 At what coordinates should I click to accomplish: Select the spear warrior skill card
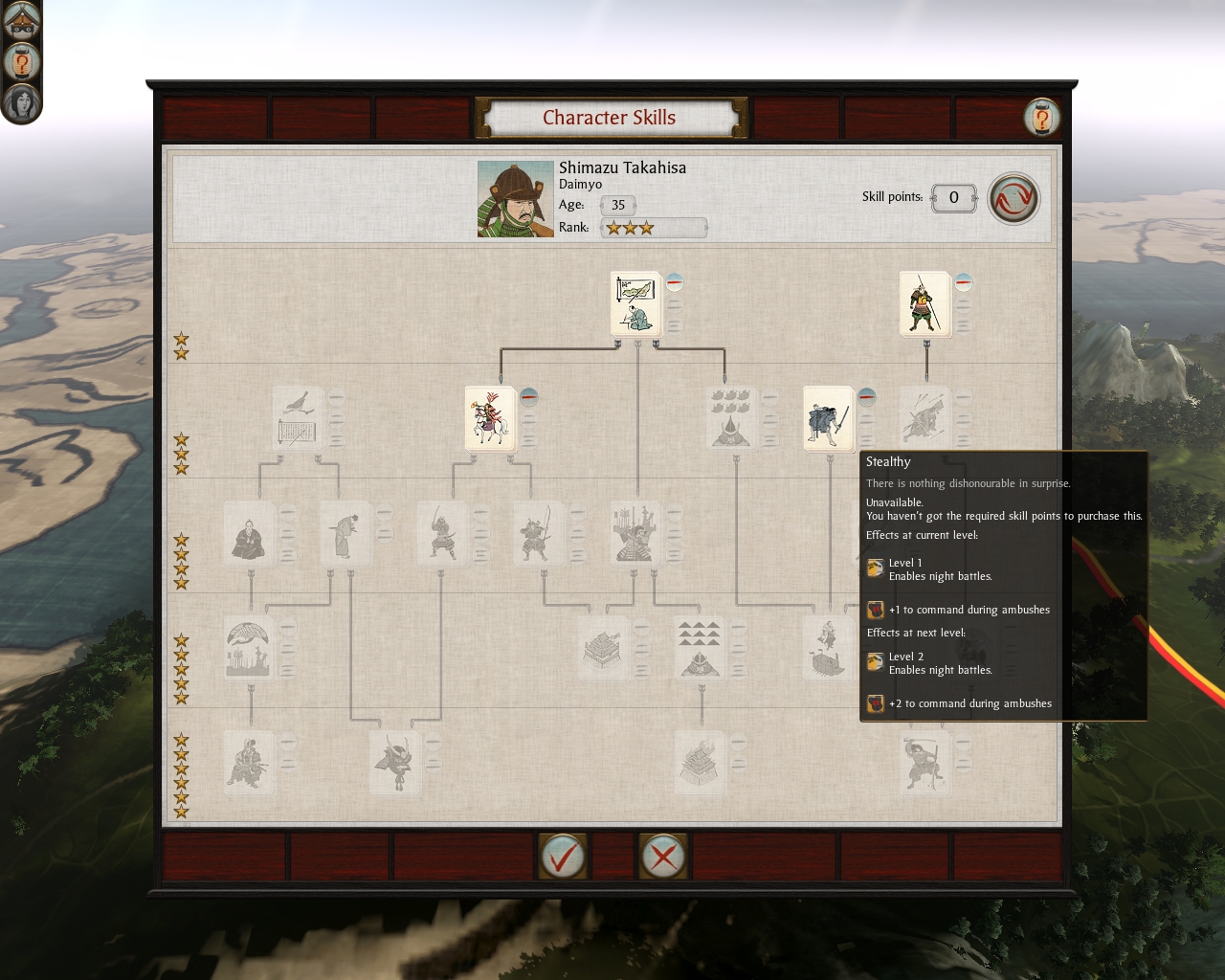click(x=924, y=302)
